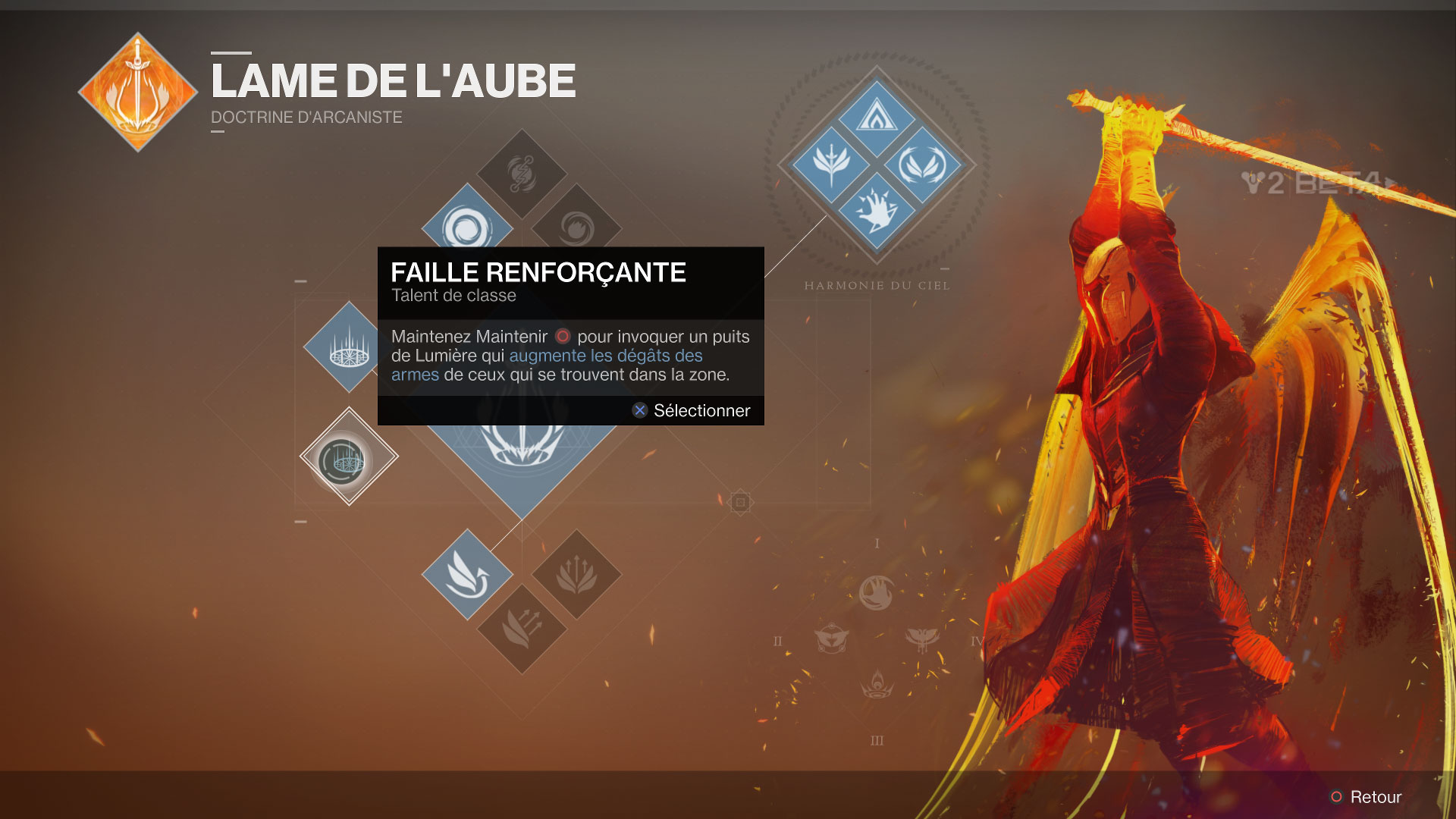Inspect the circled wings perk in Harmonie du Ciel
This screenshot has height=819, width=1456.
coord(922,164)
